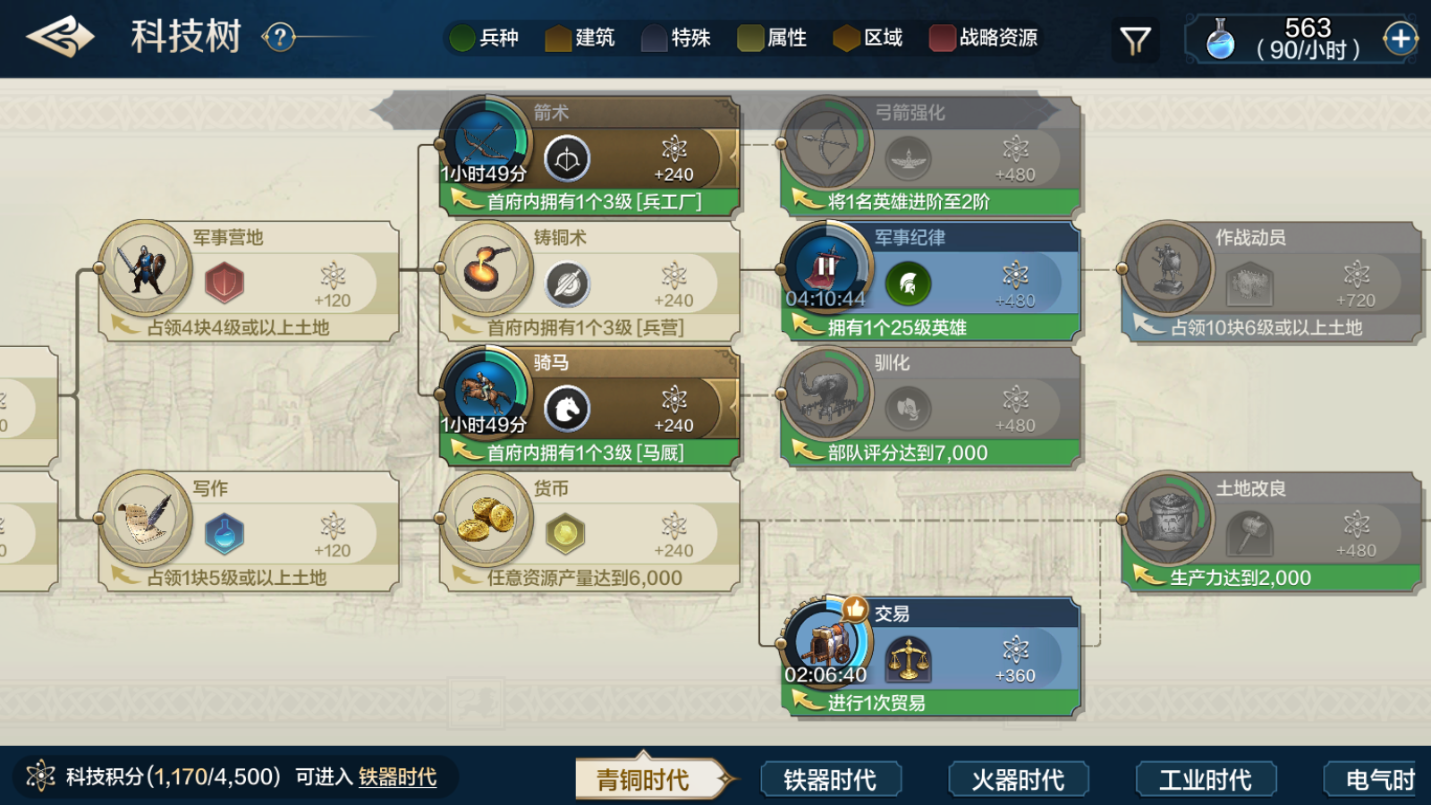Select the 铸铜术 technology node
This screenshot has height=805, width=1431.
(589, 282)
